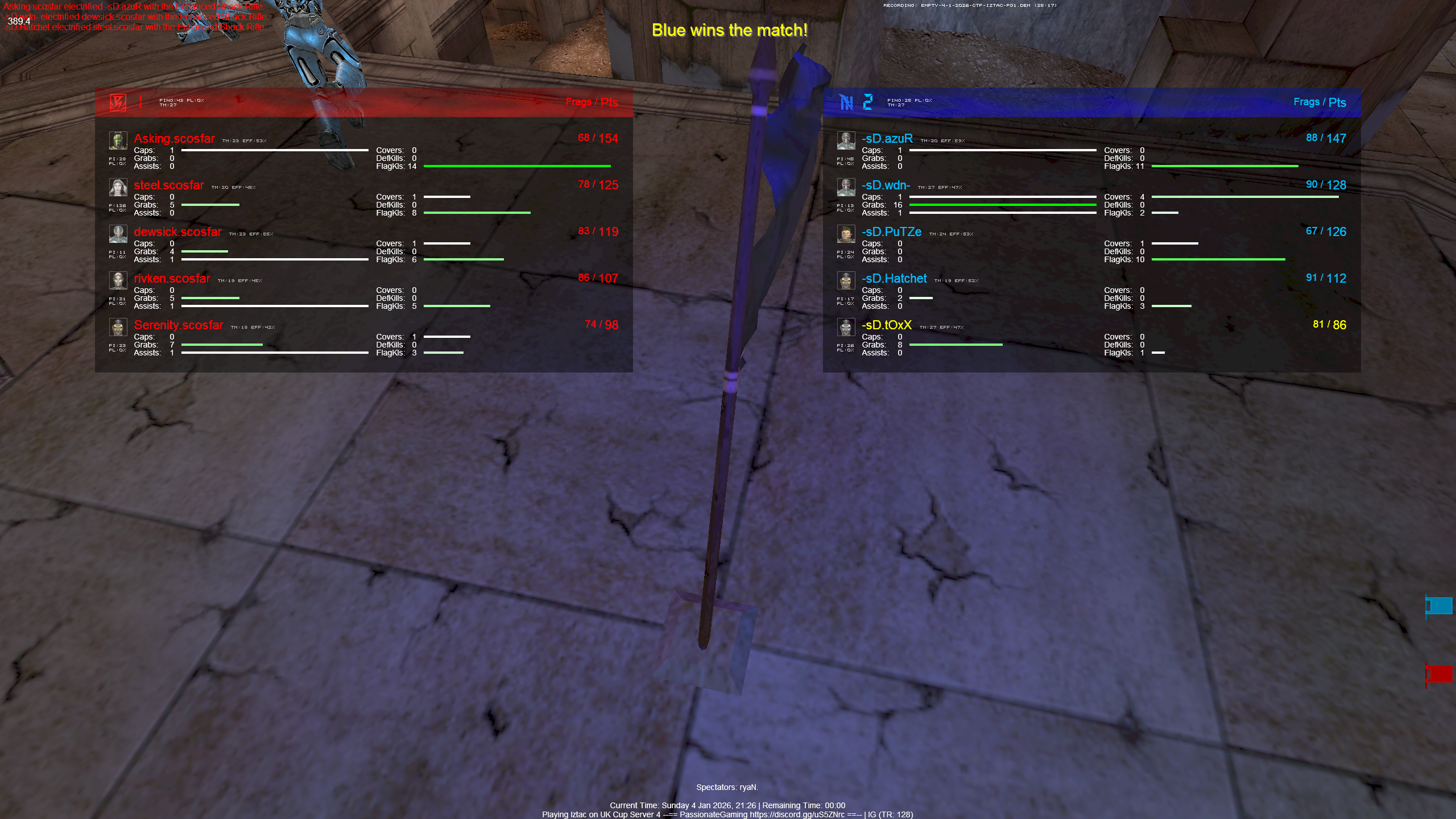Screen dimensions: 1456x819
Task: Click -sD.wdn-'s player portrait icon
Action: pyautogui.click(x=846, y=188)
